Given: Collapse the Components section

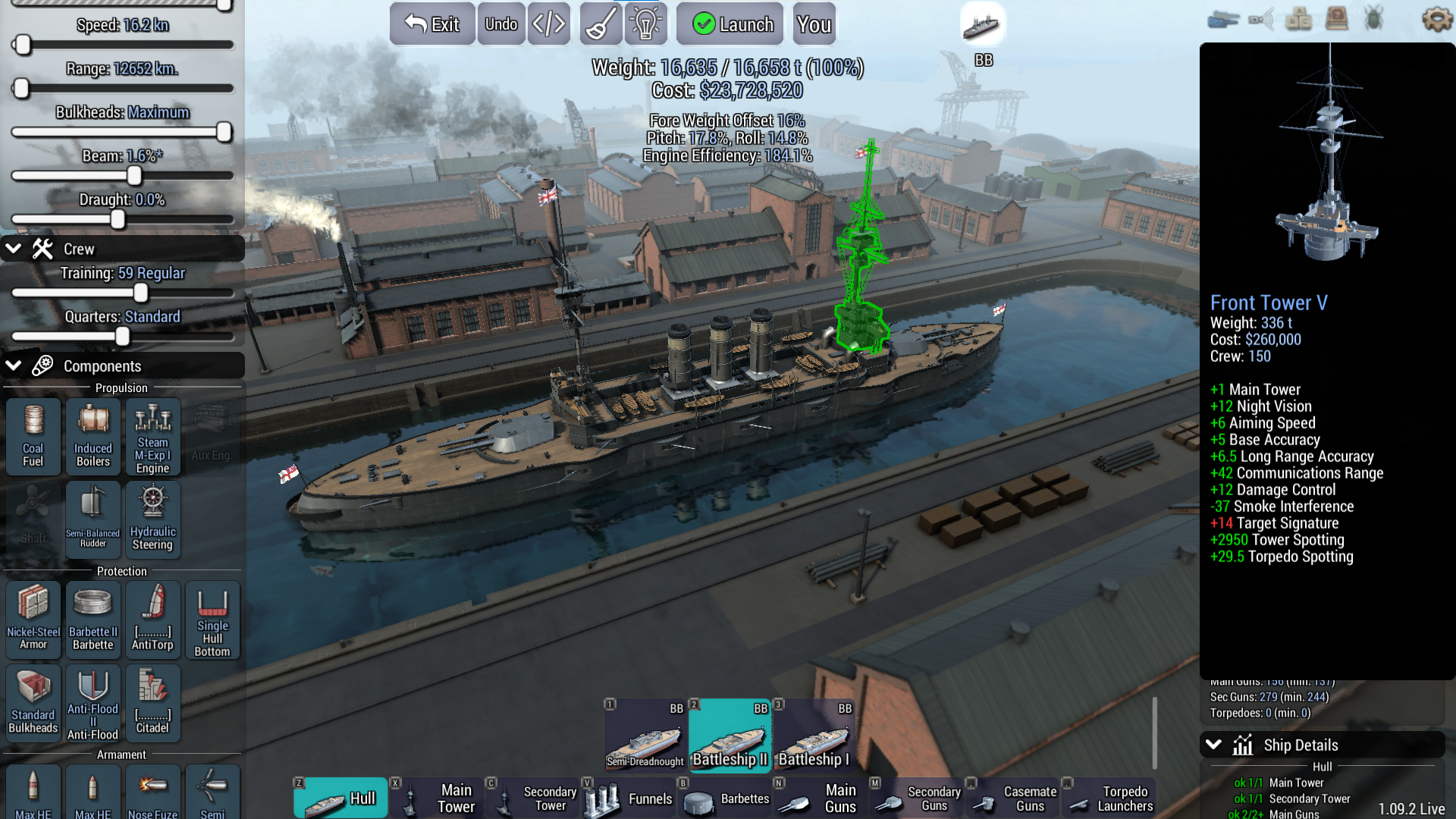Looking at the screenshot, I should (14, 366).
